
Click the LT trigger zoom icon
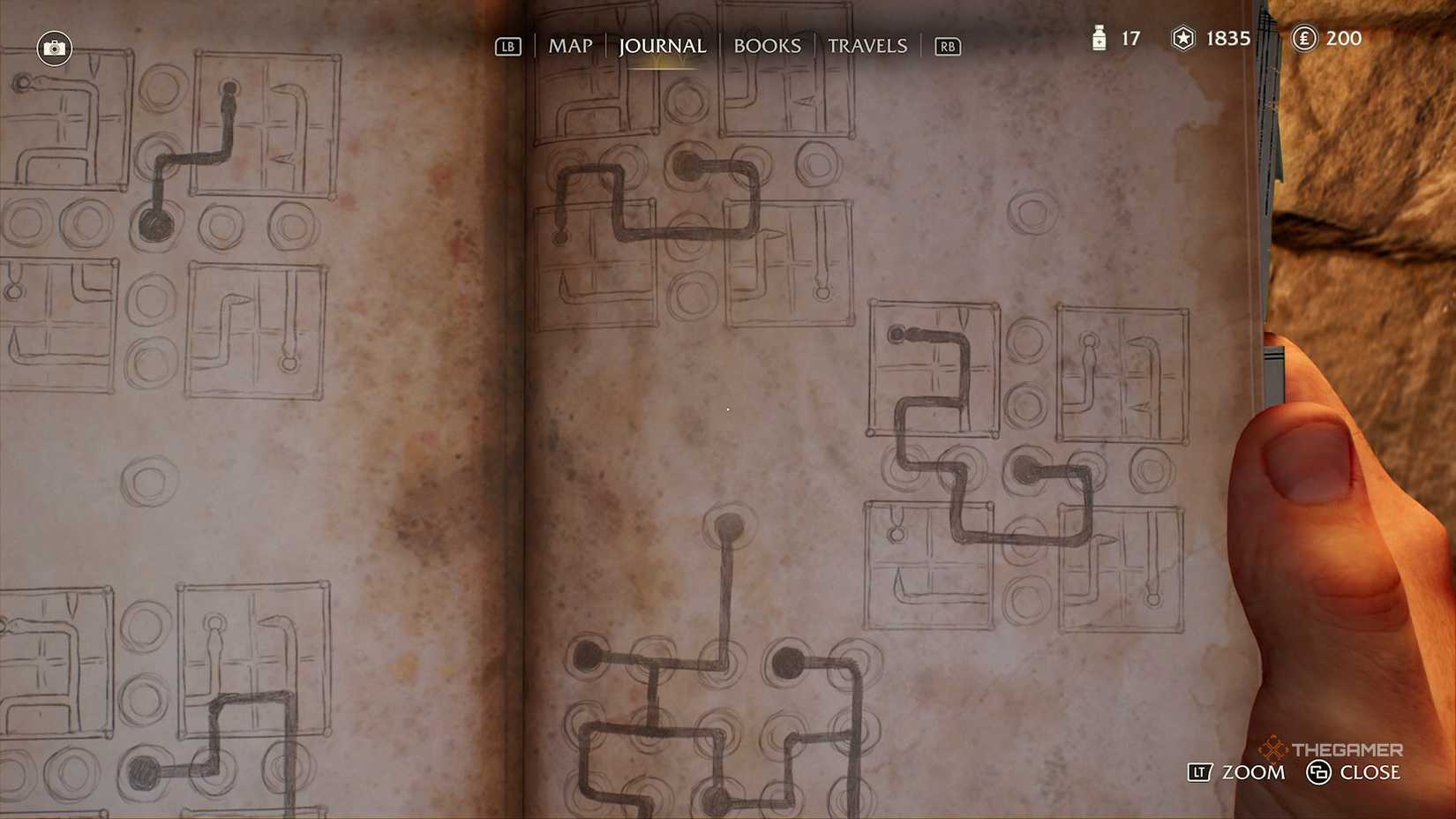[1198, 772]
